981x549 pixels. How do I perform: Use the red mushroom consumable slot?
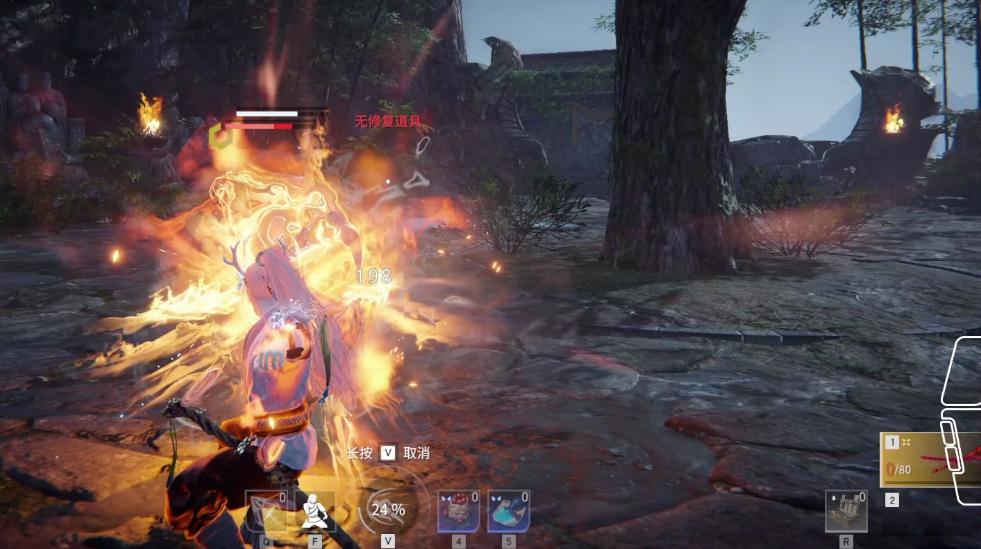(458, 511)
